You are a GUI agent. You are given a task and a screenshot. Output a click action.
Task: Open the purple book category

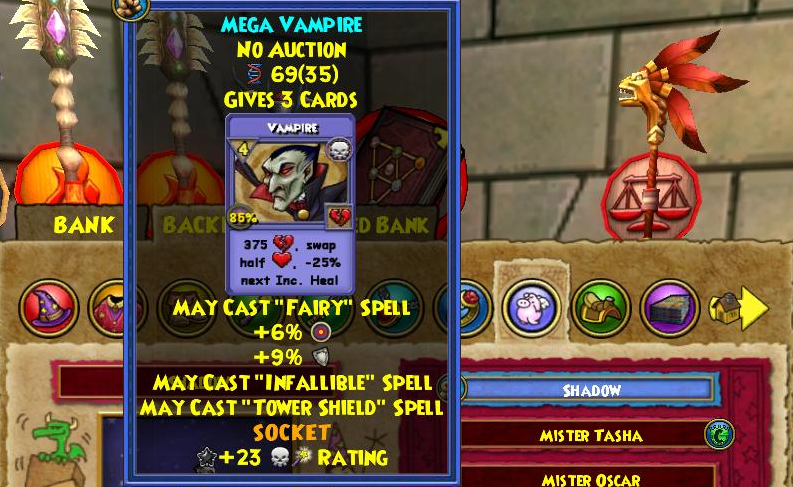point(669,308)
